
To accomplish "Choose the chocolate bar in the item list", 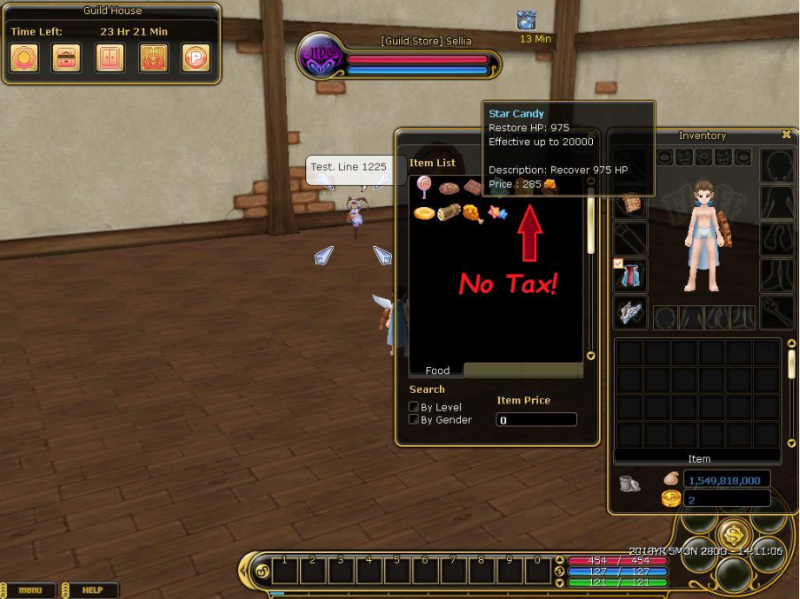I will pyautogui.click(x=472, y=187).
